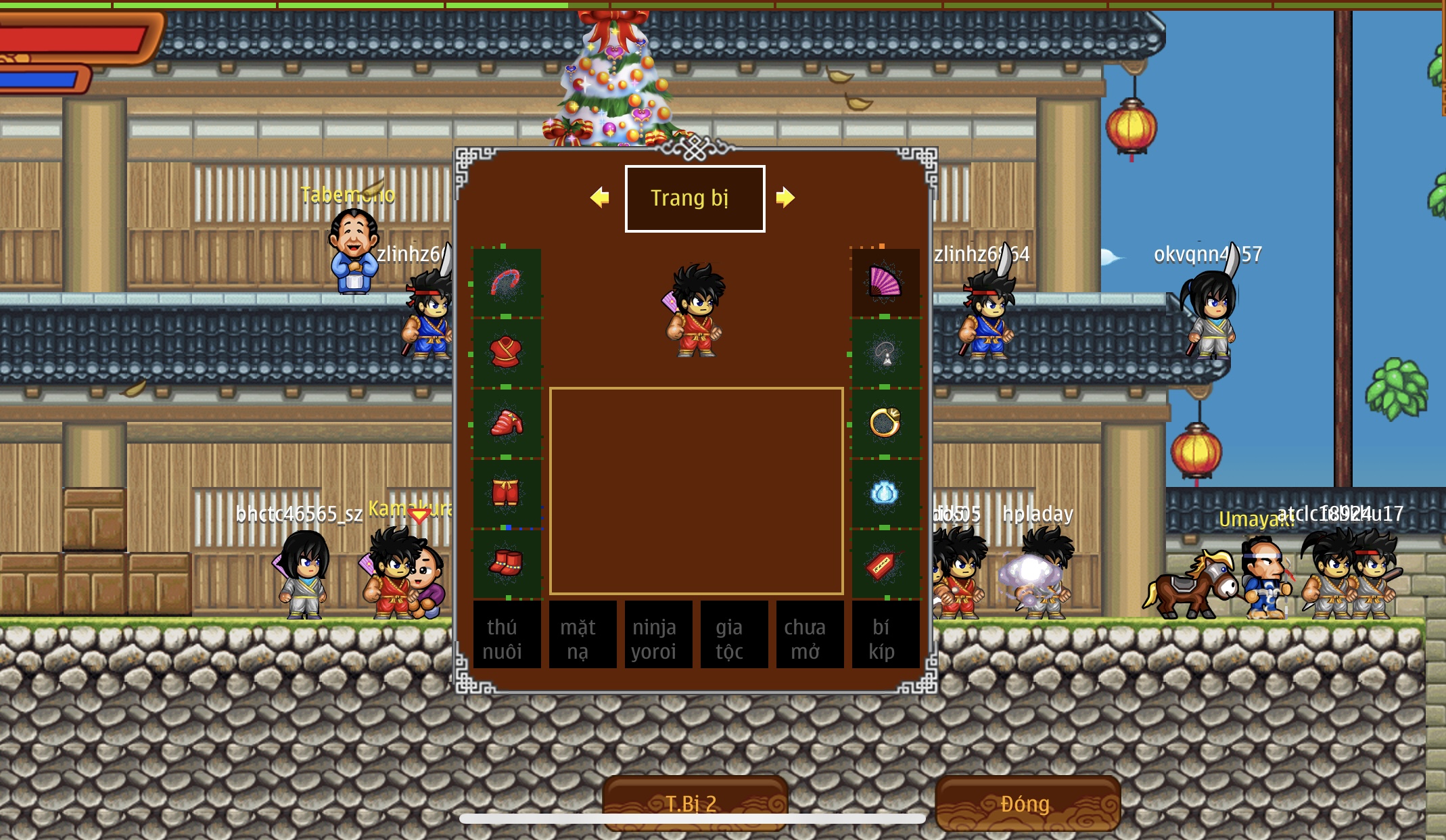Select the Trang bị tab header
The image size is (1446, 840).
pyautogui.click(x=695, y=198)
